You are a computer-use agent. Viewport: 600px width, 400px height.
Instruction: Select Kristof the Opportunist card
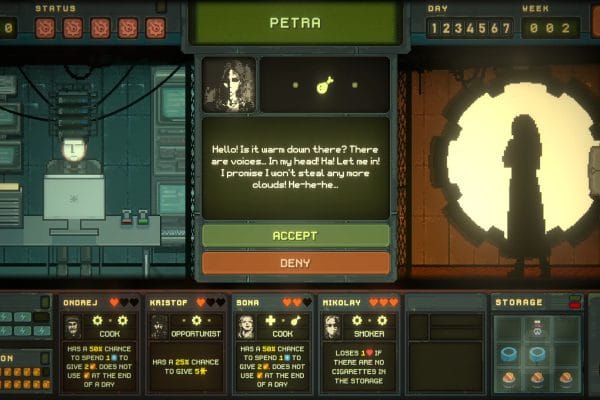(x=187, y=340)
